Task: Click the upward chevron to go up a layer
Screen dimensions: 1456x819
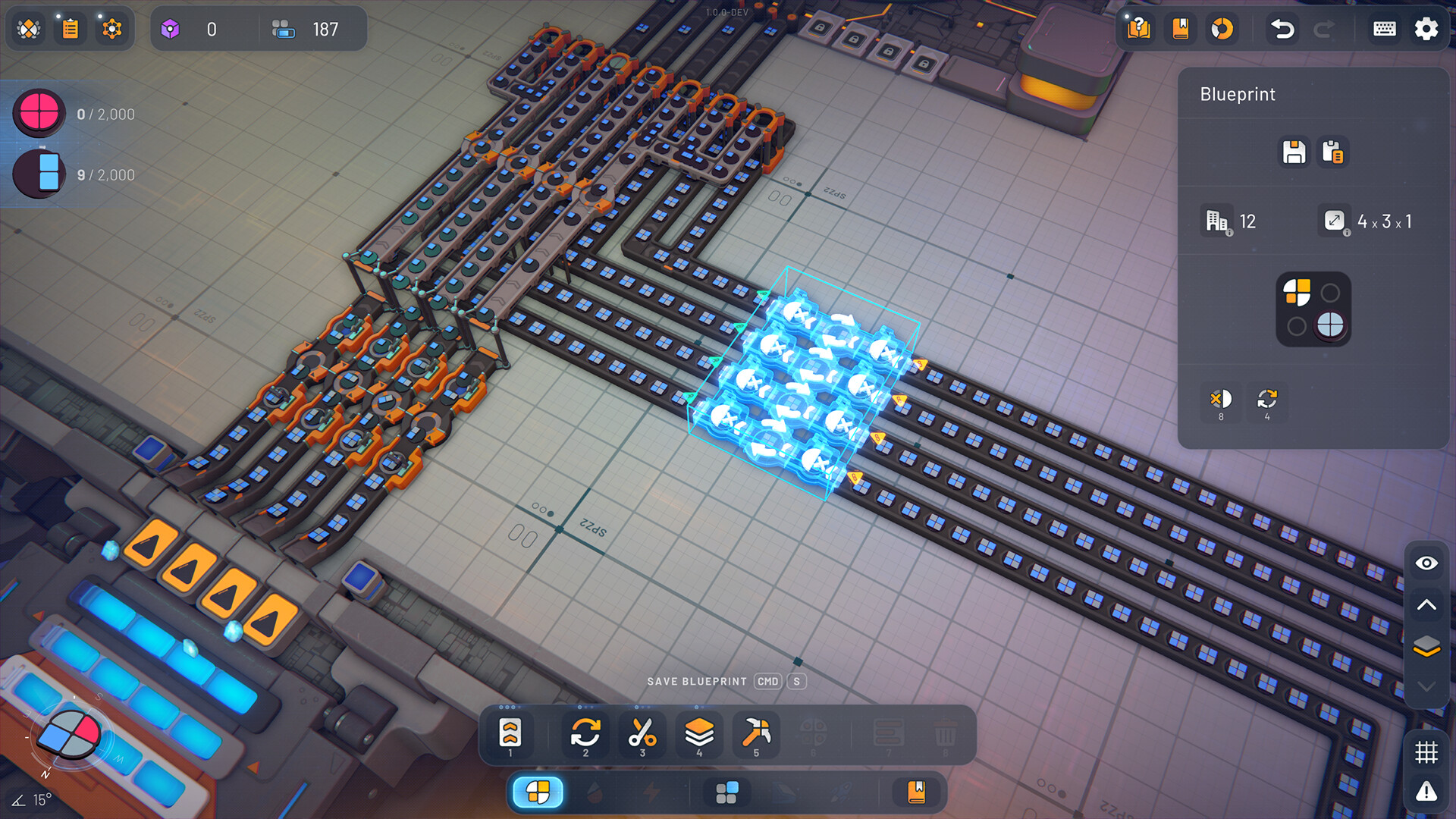Action: coord(1426,605)
